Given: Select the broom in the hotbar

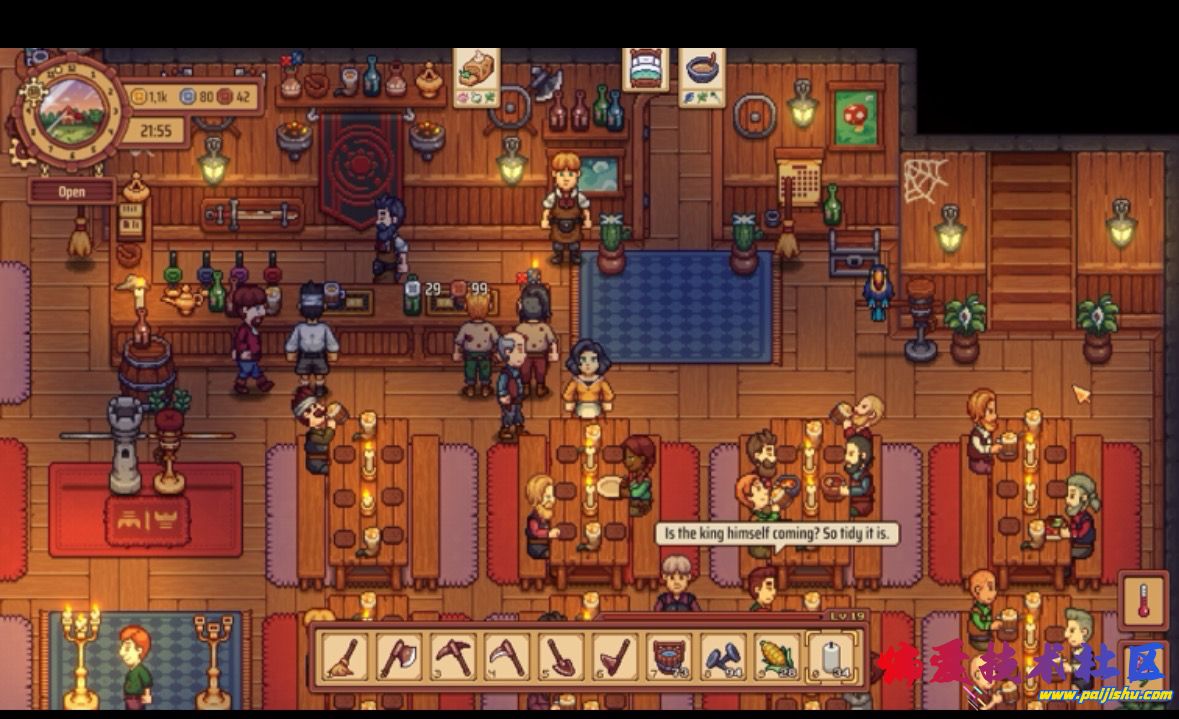Looking at the screenshot, I should point(345,657).
